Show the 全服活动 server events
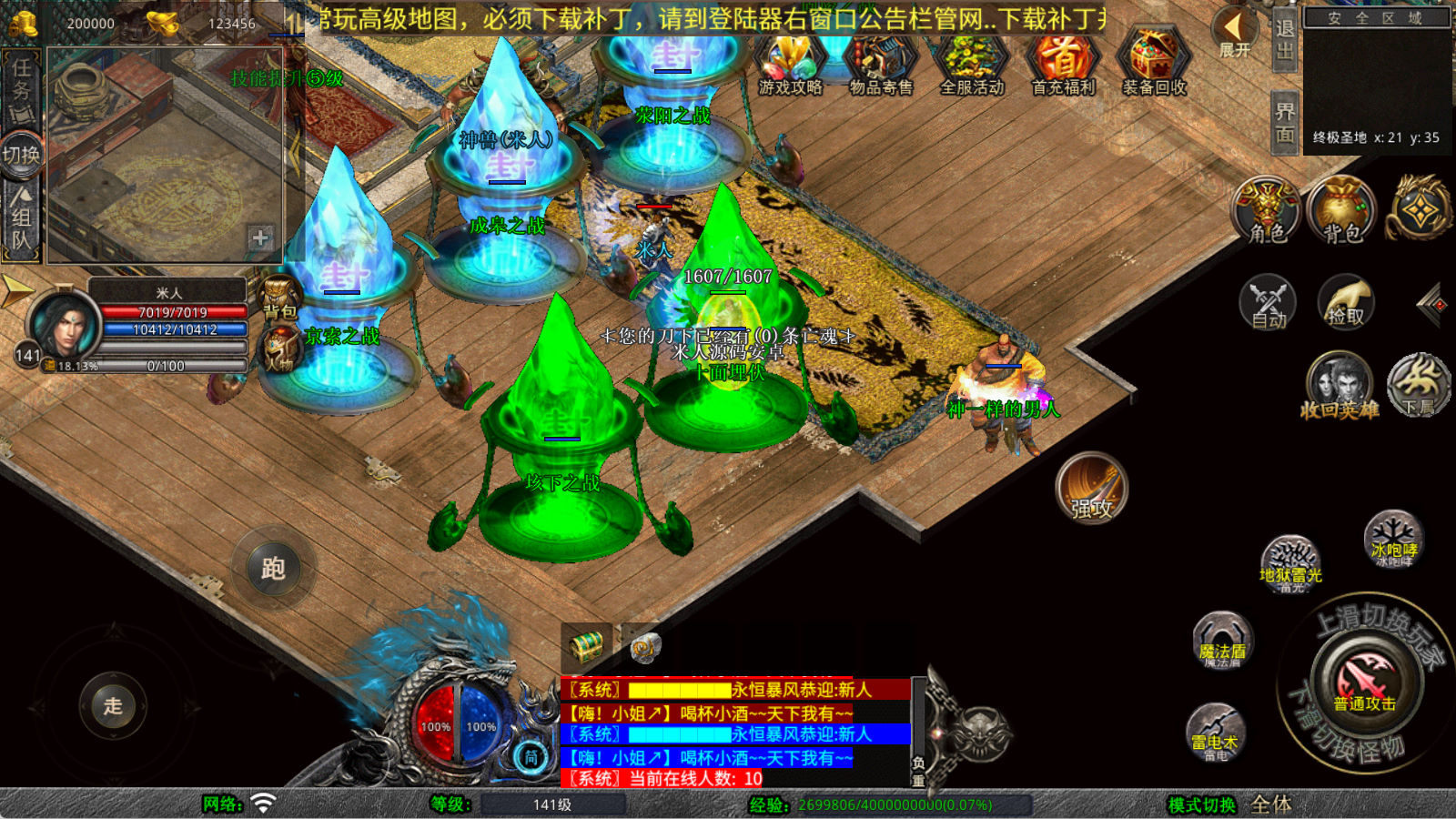This screenshot has width=1456, height=819. (972, 62)
